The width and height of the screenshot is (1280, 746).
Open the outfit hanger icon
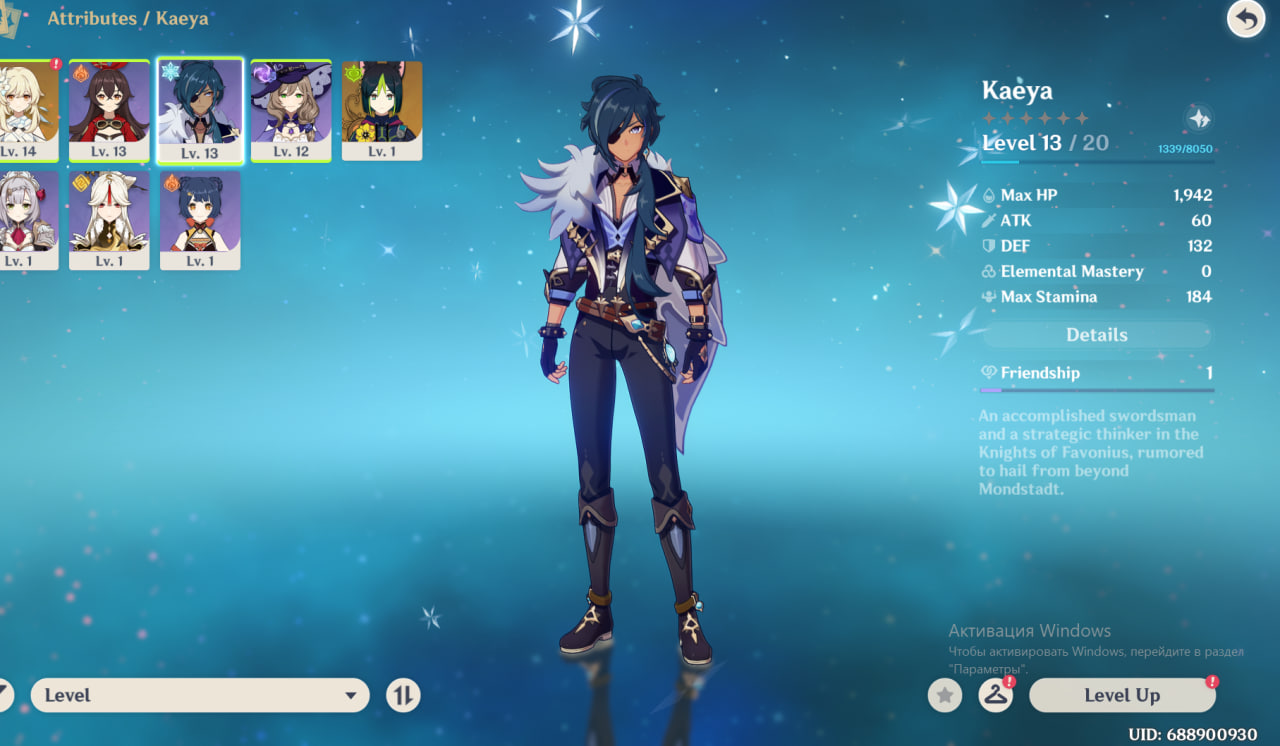pyautogui.click(x=995, y=695)
